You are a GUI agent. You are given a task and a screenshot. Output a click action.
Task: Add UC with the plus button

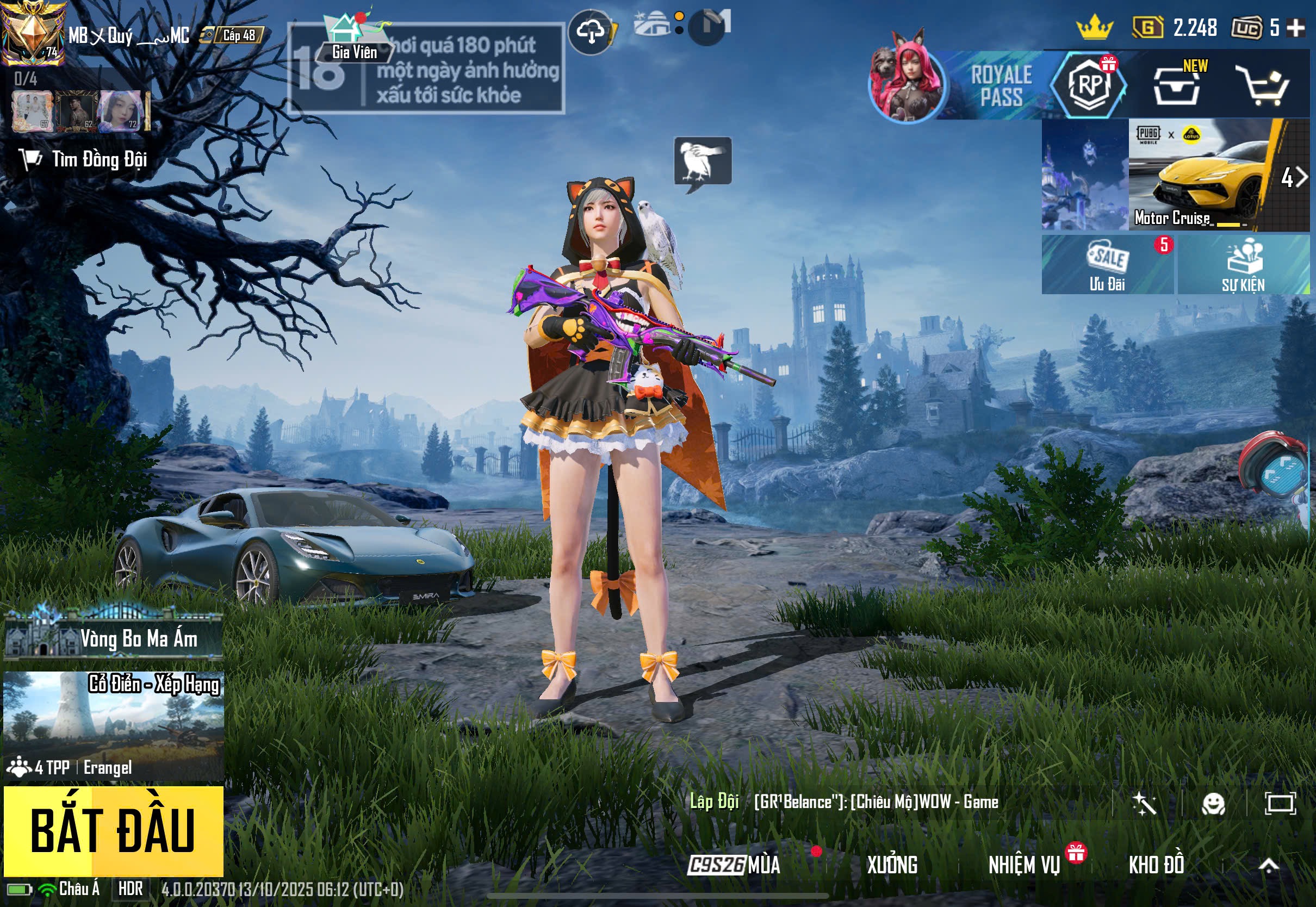pyautogui.click(x=1295, y=27)
